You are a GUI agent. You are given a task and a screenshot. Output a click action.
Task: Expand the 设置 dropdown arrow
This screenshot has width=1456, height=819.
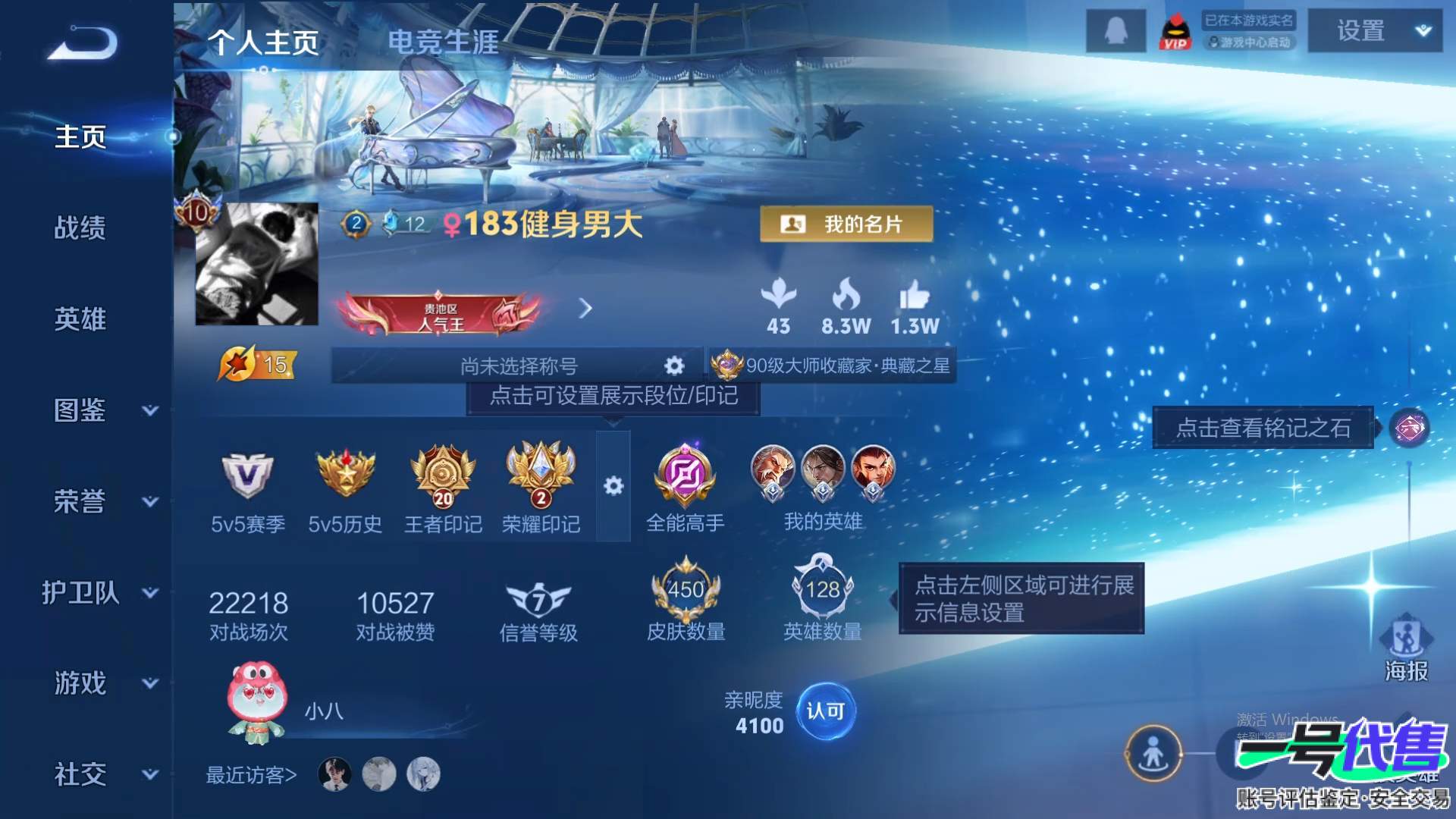[1423, 32]
